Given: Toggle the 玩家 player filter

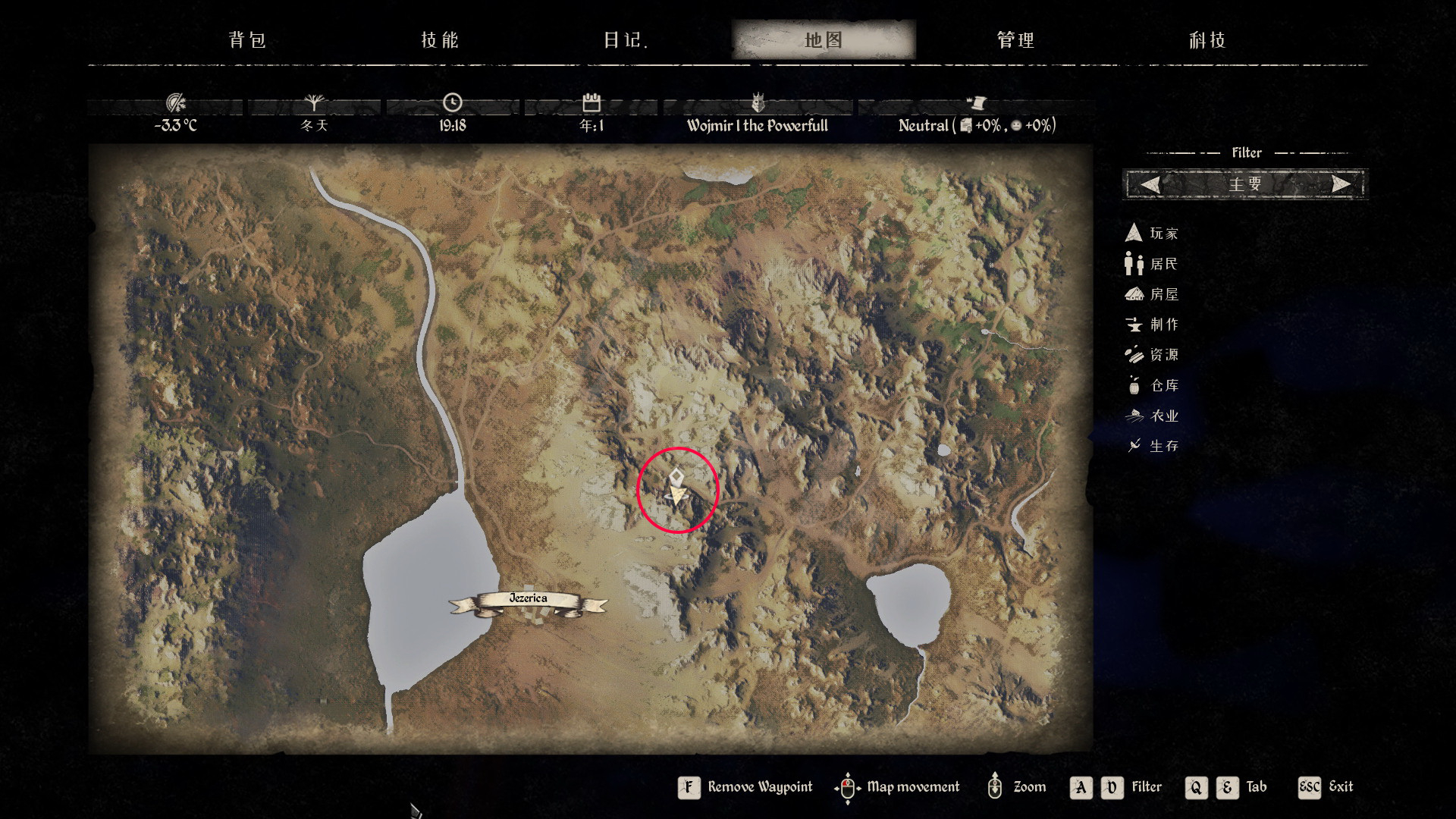Looking at the screenshot, I should click(x=1152, y=234).
